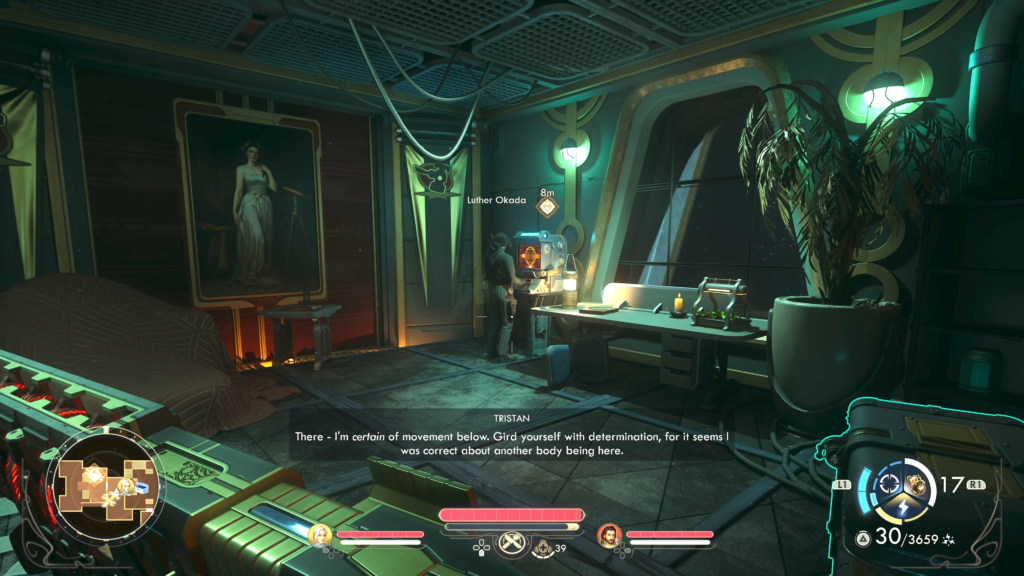Select the Luther Okada waypoint marker
1024x576 pixels.
547,207
